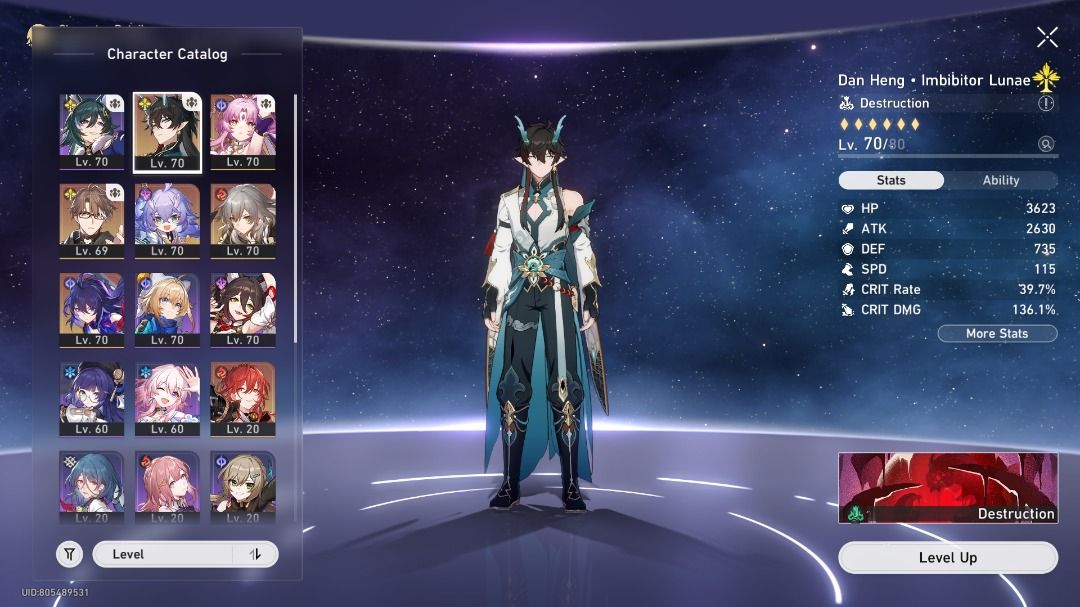Toggle the sort order arrows

[x=255, y=554]
